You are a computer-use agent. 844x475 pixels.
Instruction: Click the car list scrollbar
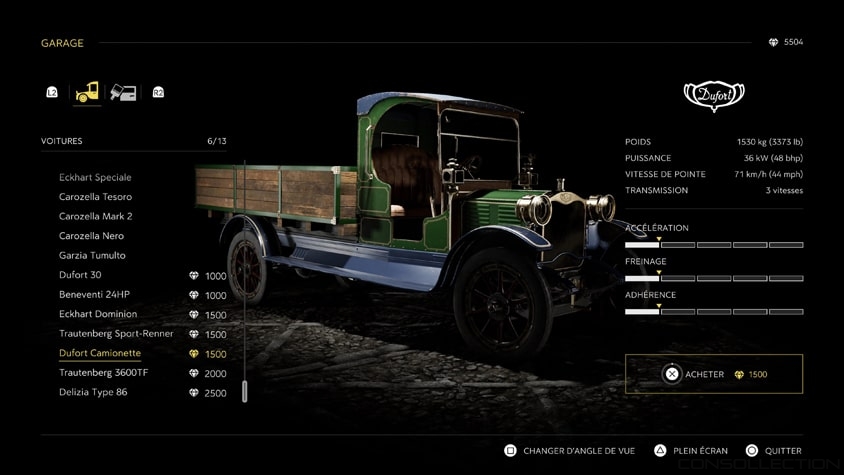(244, 390)
